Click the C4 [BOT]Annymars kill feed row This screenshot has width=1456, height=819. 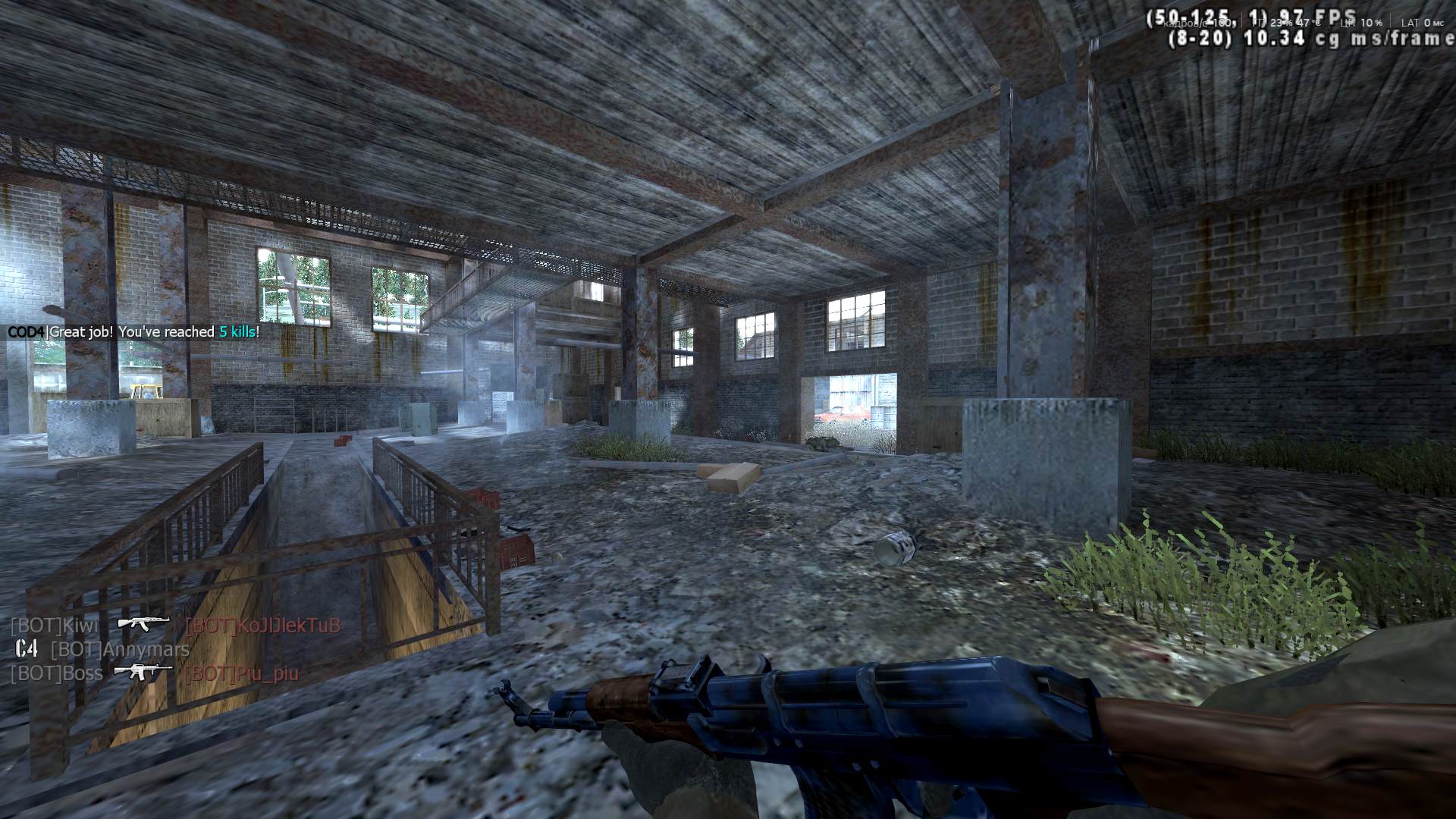pyautogui.click(x=104, y=650)
